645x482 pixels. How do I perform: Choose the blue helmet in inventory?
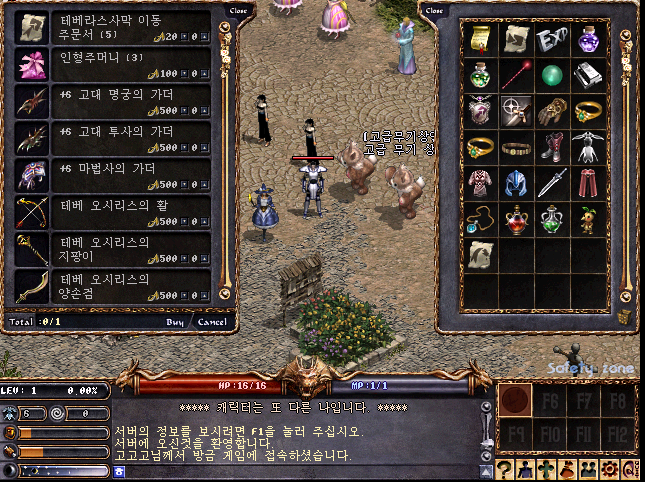coord(515,184)
